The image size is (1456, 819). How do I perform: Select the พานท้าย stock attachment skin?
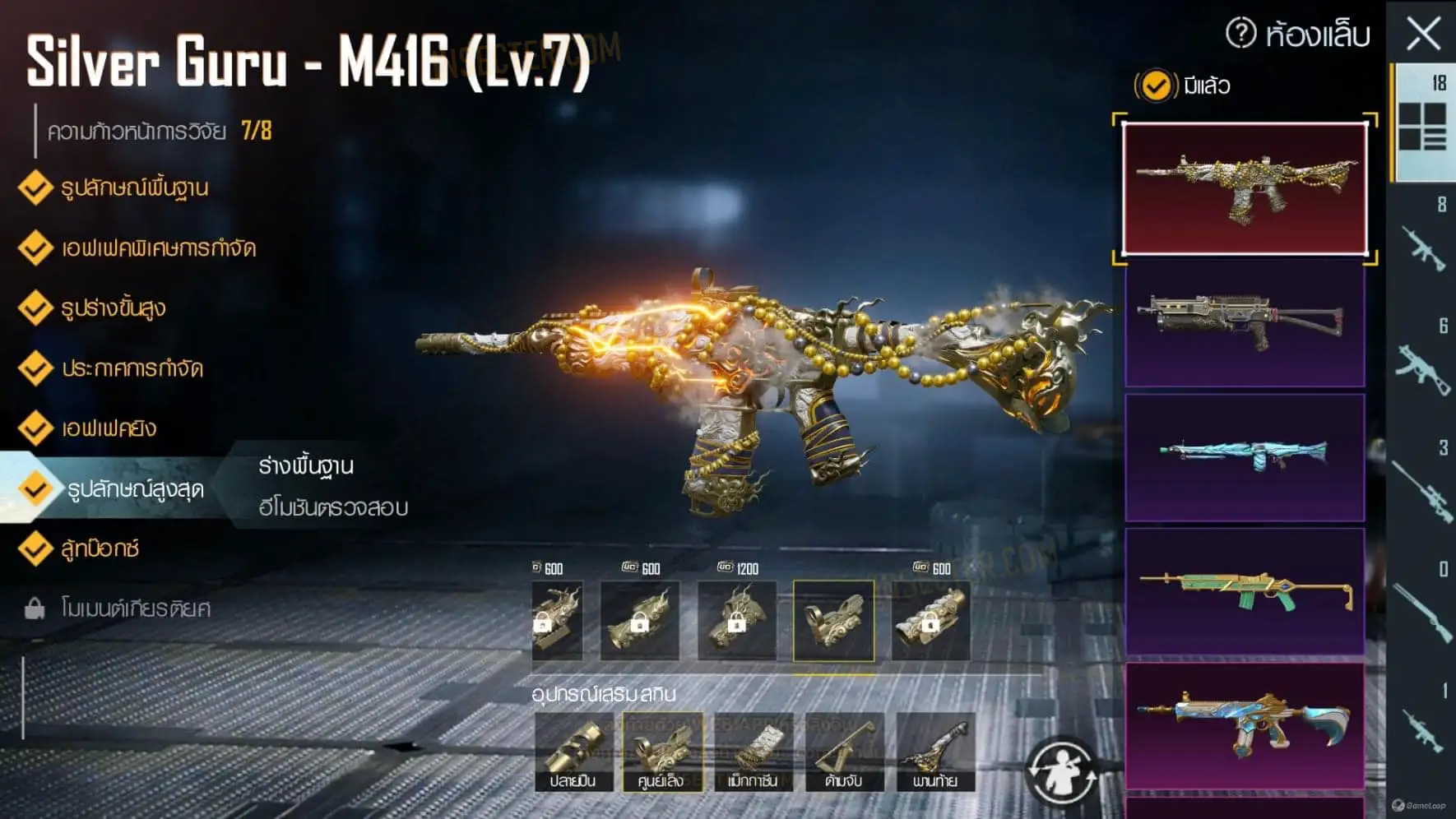pos(935,752)
